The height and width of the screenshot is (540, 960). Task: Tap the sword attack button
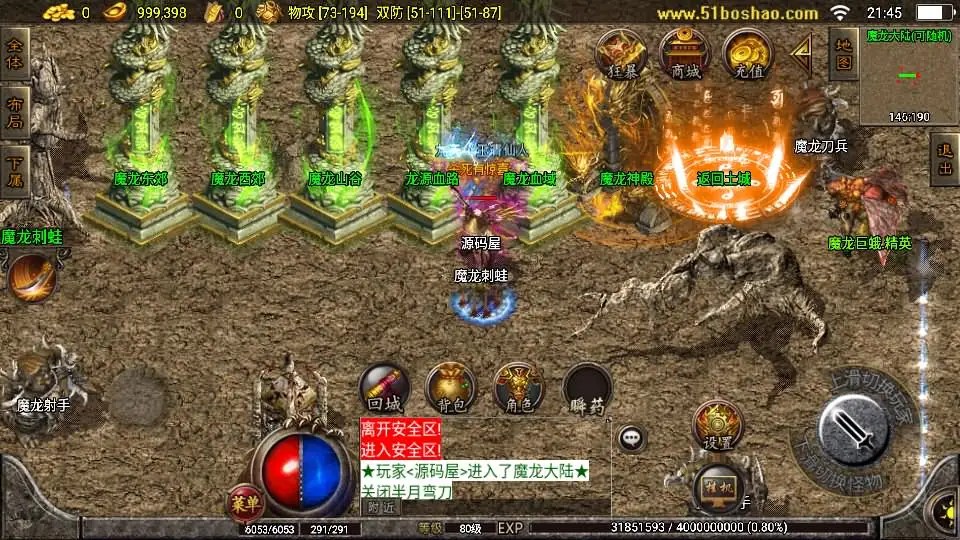point(854,430)
